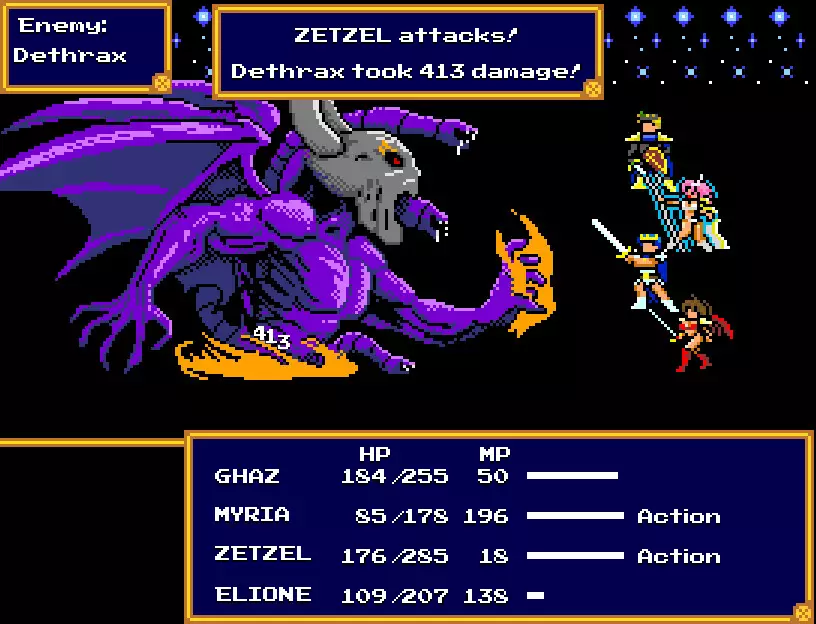
Task: Select MYRIA in the party list
Action: 252,516
